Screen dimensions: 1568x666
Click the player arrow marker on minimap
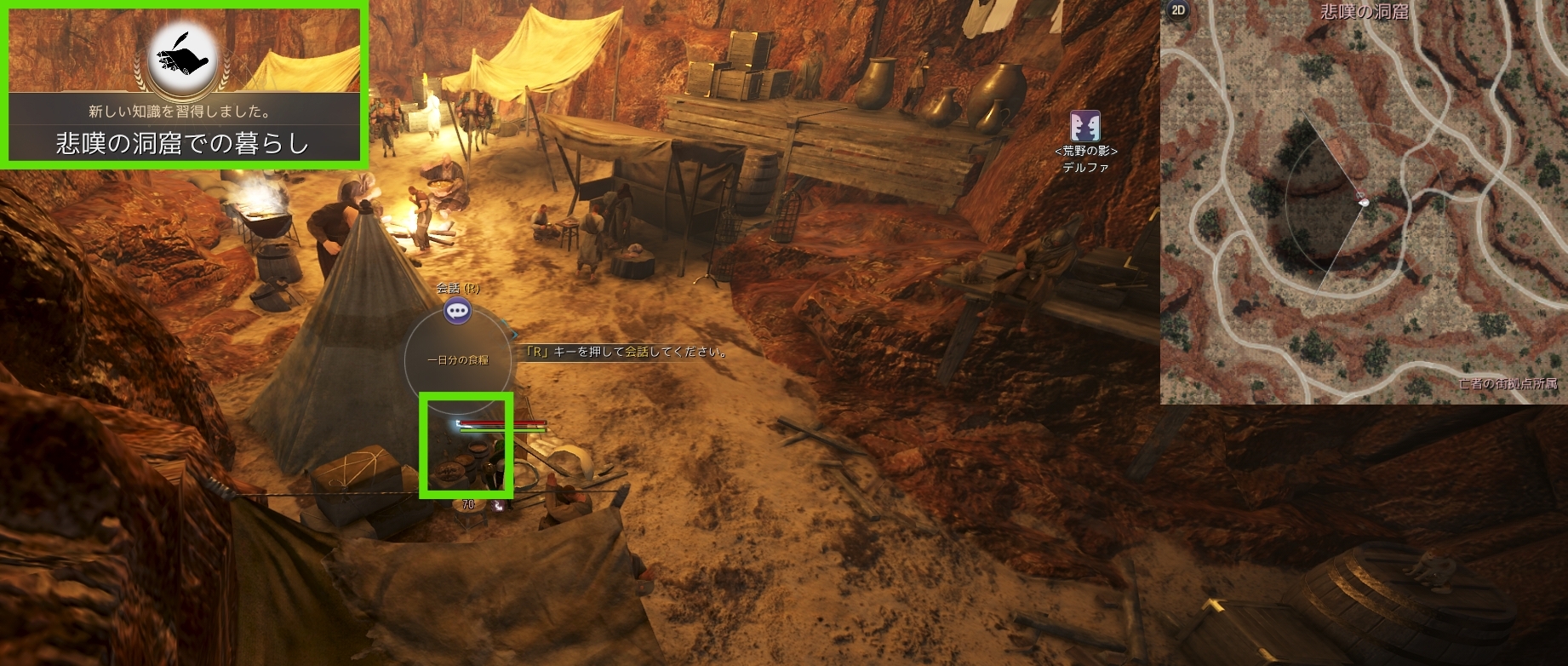[1362, 201]
